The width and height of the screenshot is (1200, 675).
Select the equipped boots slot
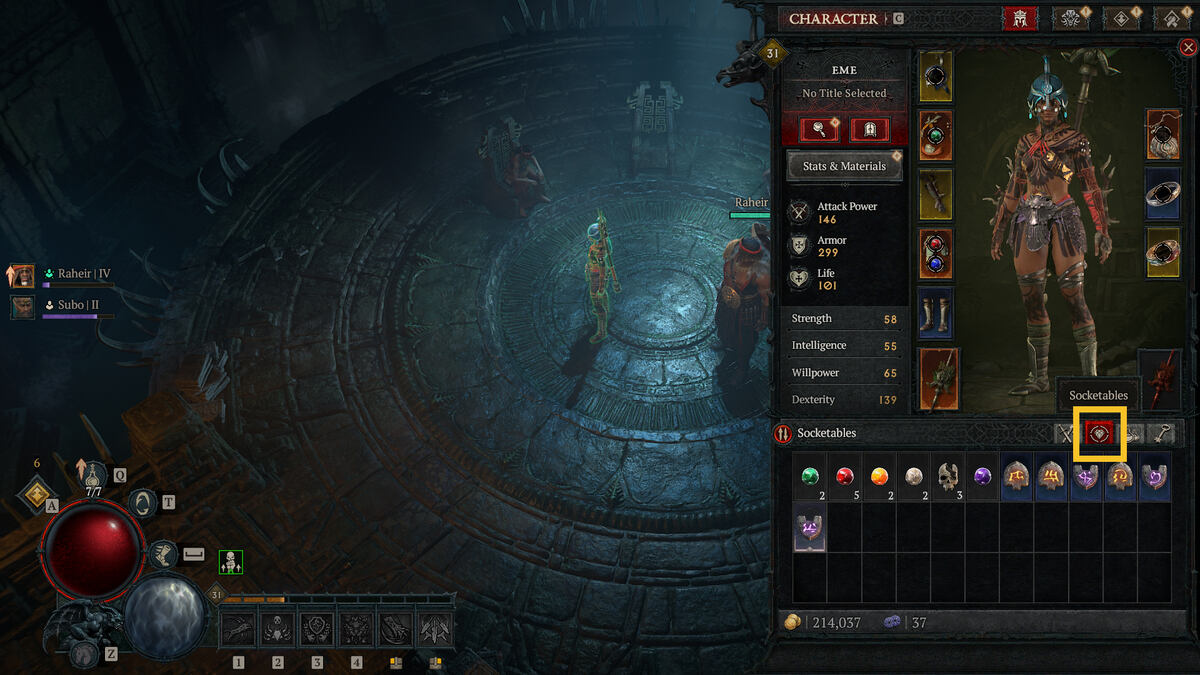(936, 313)
